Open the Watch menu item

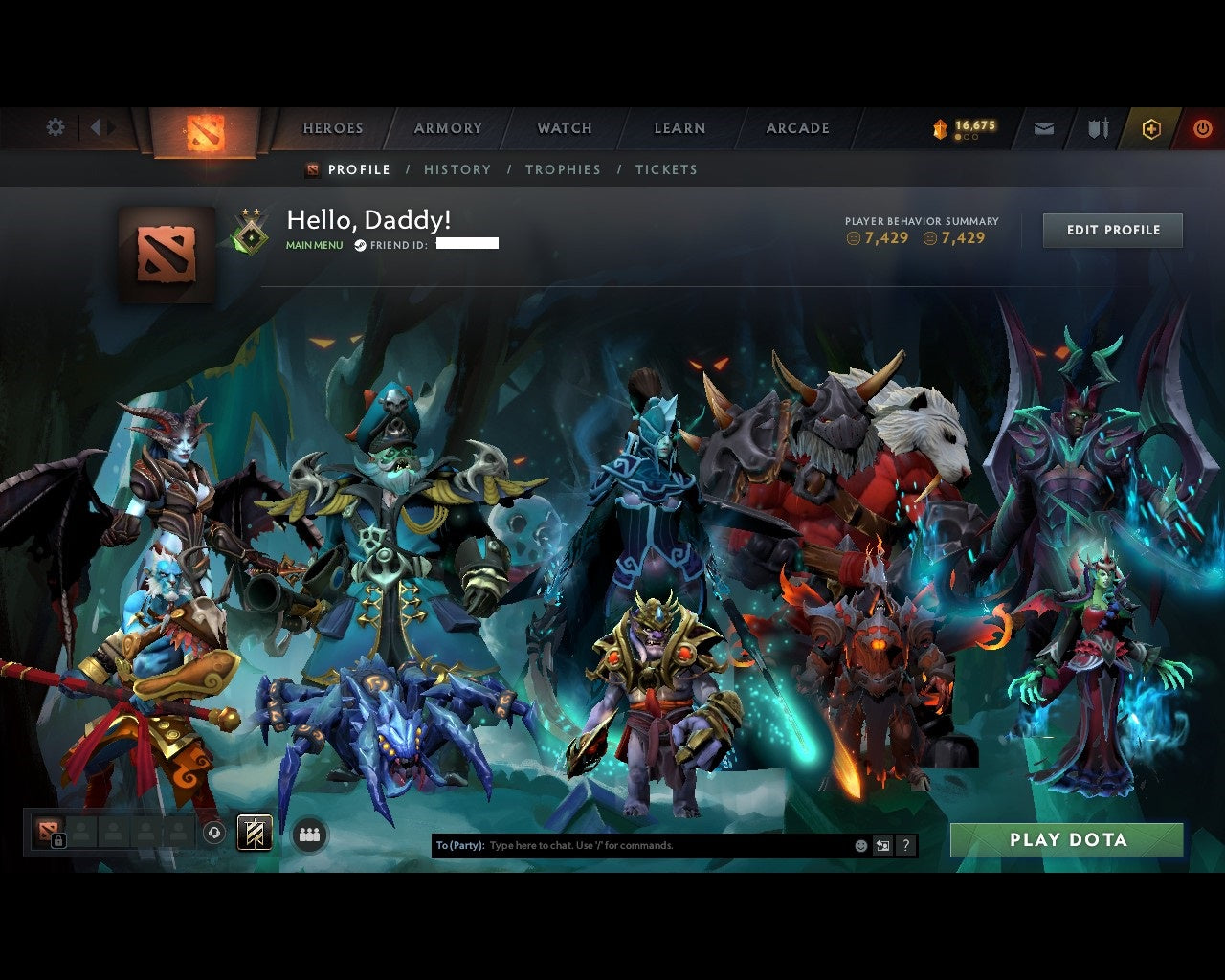point(565,127)
